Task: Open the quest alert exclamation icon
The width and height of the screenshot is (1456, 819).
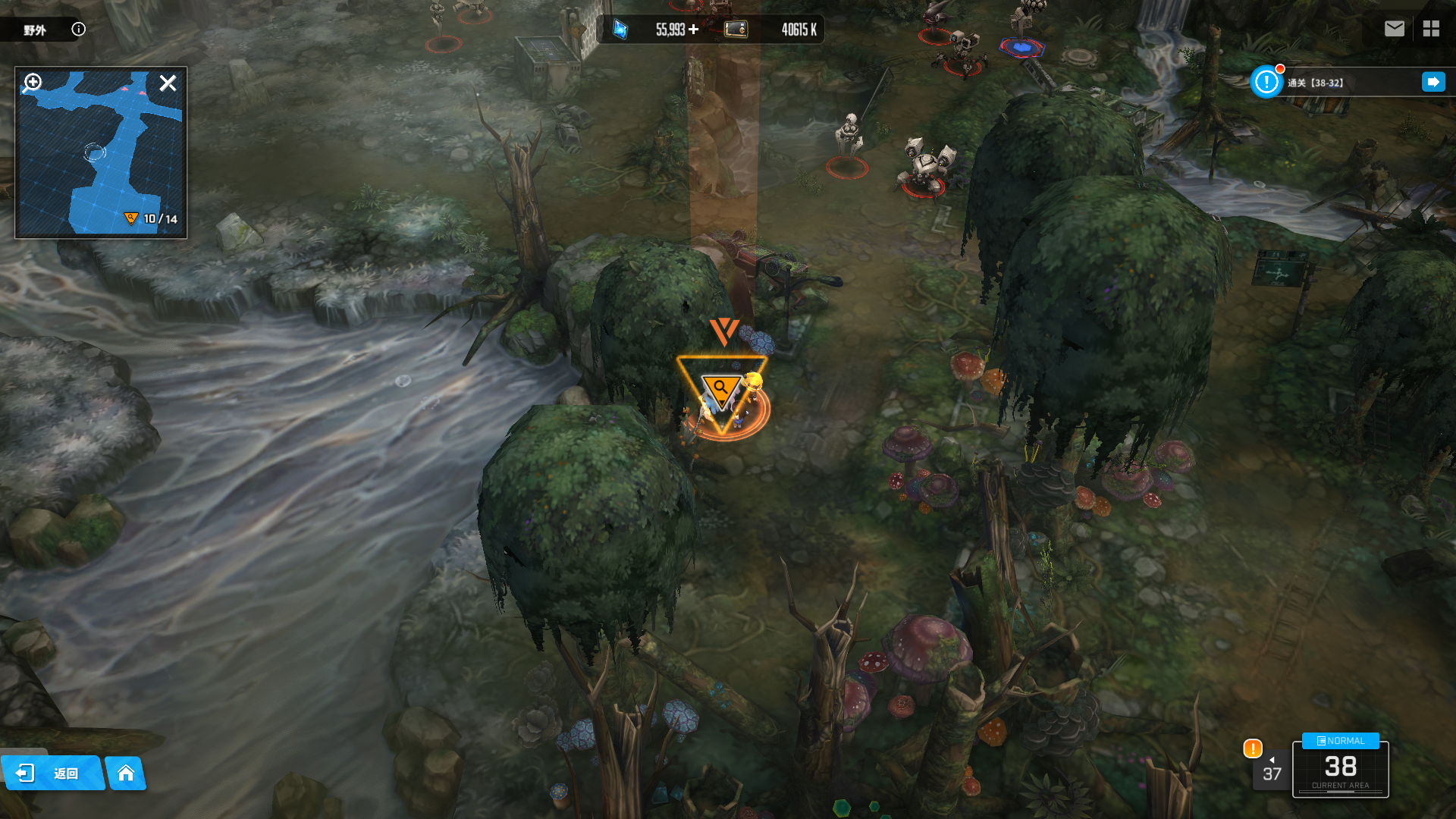Action: 1266,82
